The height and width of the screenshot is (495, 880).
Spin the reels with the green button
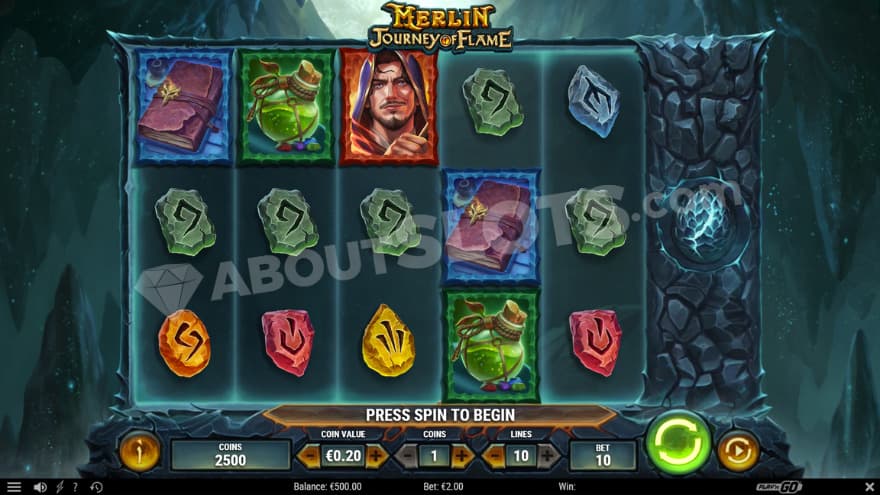(678, 442)
